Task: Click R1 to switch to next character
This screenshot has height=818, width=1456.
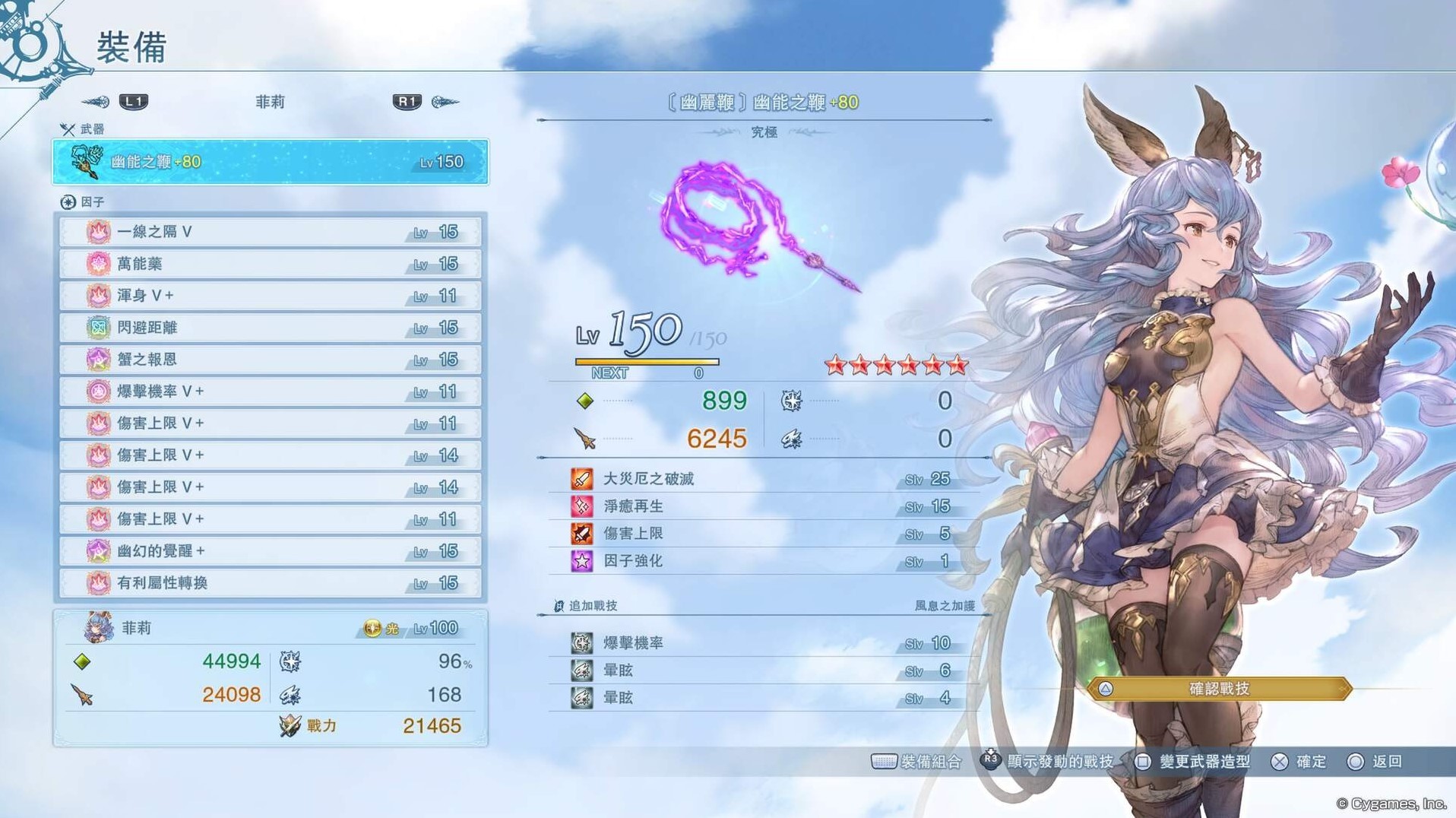Action: click(406, 101)
